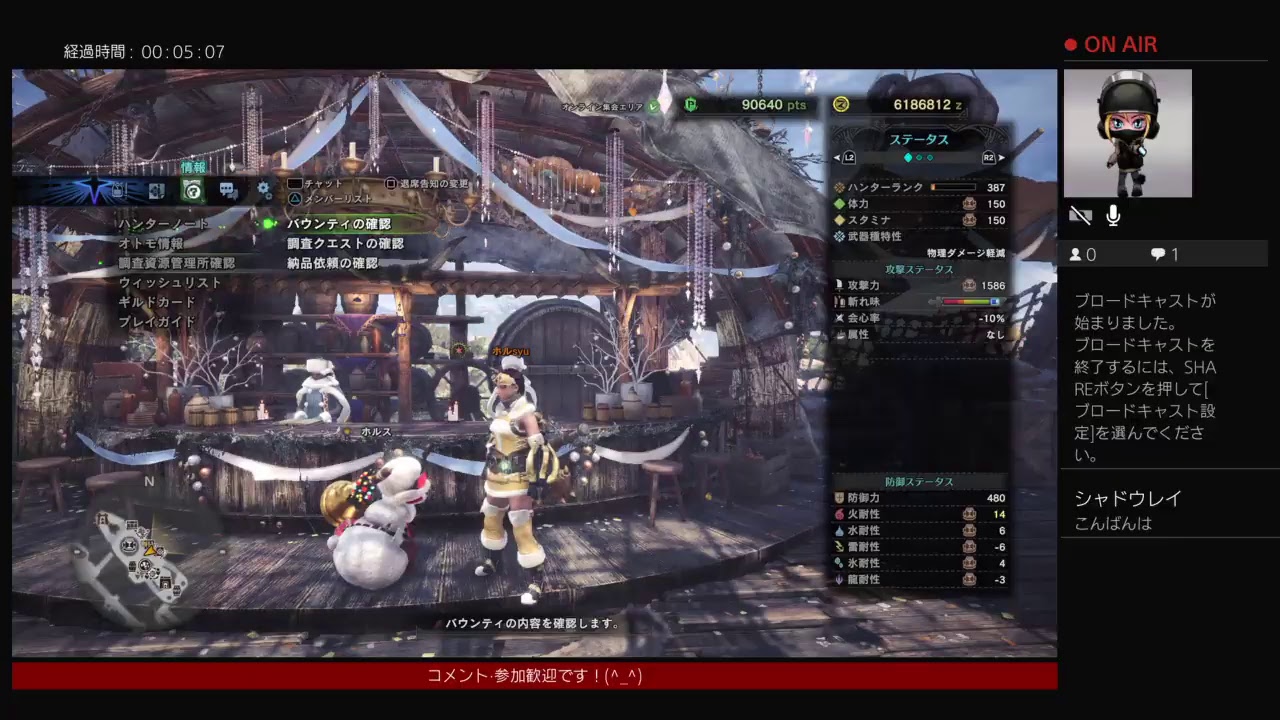Open 納品依頼の確認 option
The image size is (1280, 720).
(332, 263)
